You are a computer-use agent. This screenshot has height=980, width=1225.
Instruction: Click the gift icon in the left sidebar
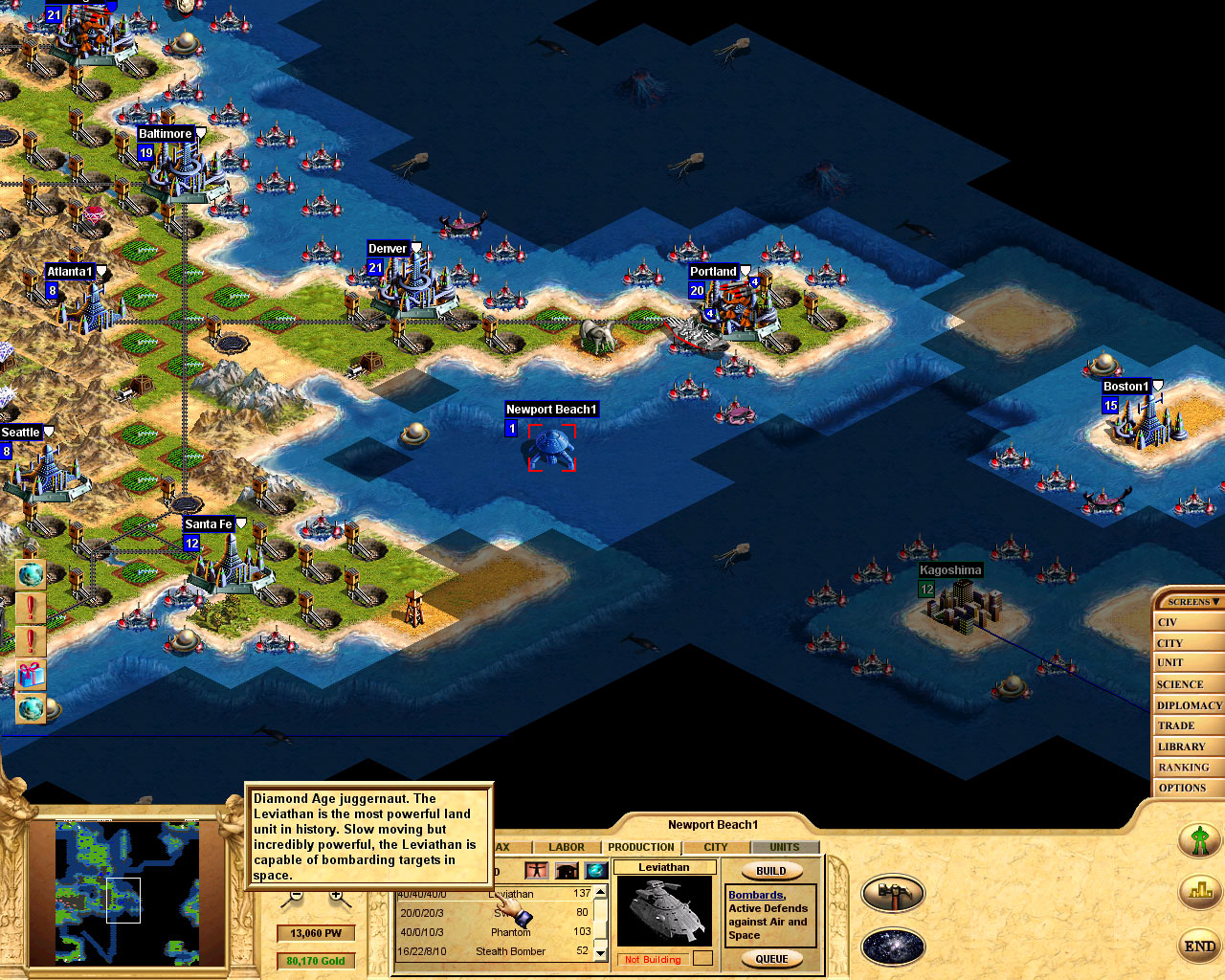pos(30,673)
